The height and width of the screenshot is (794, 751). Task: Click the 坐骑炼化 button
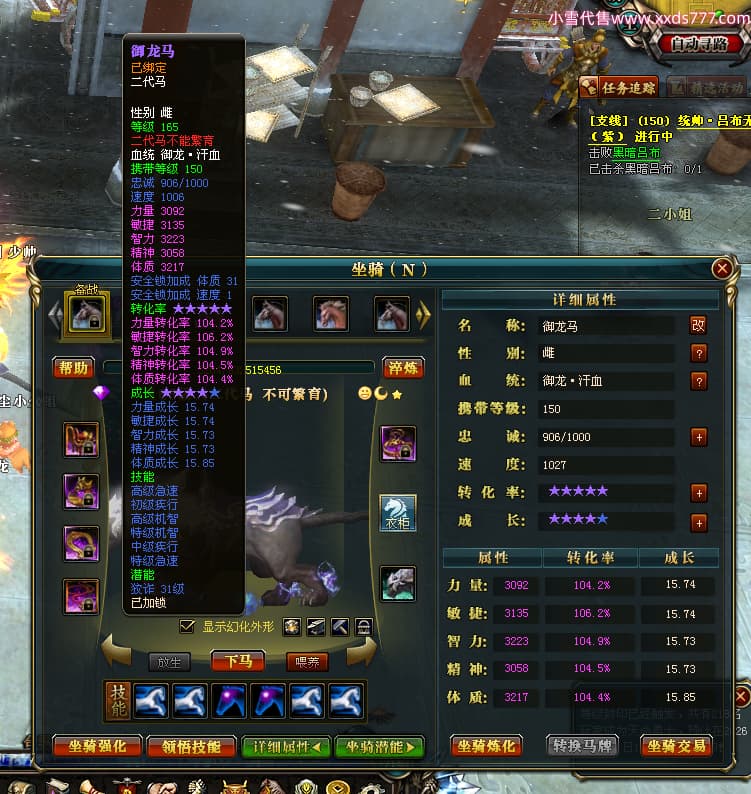pyautogui.click(x=487, y=746)
